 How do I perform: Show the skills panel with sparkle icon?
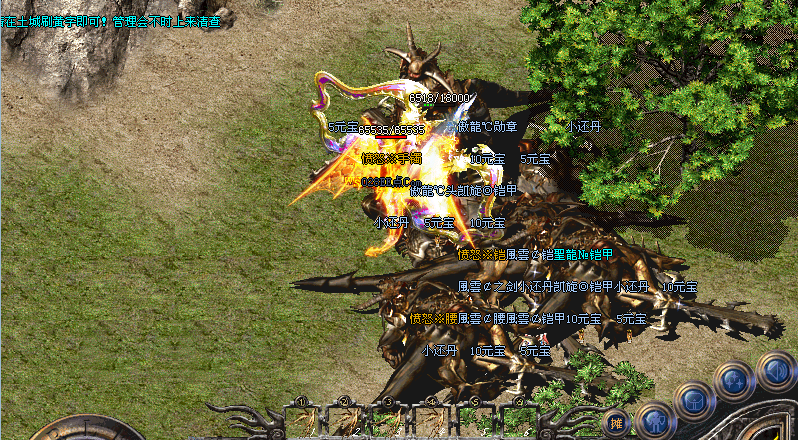[733, 380]
